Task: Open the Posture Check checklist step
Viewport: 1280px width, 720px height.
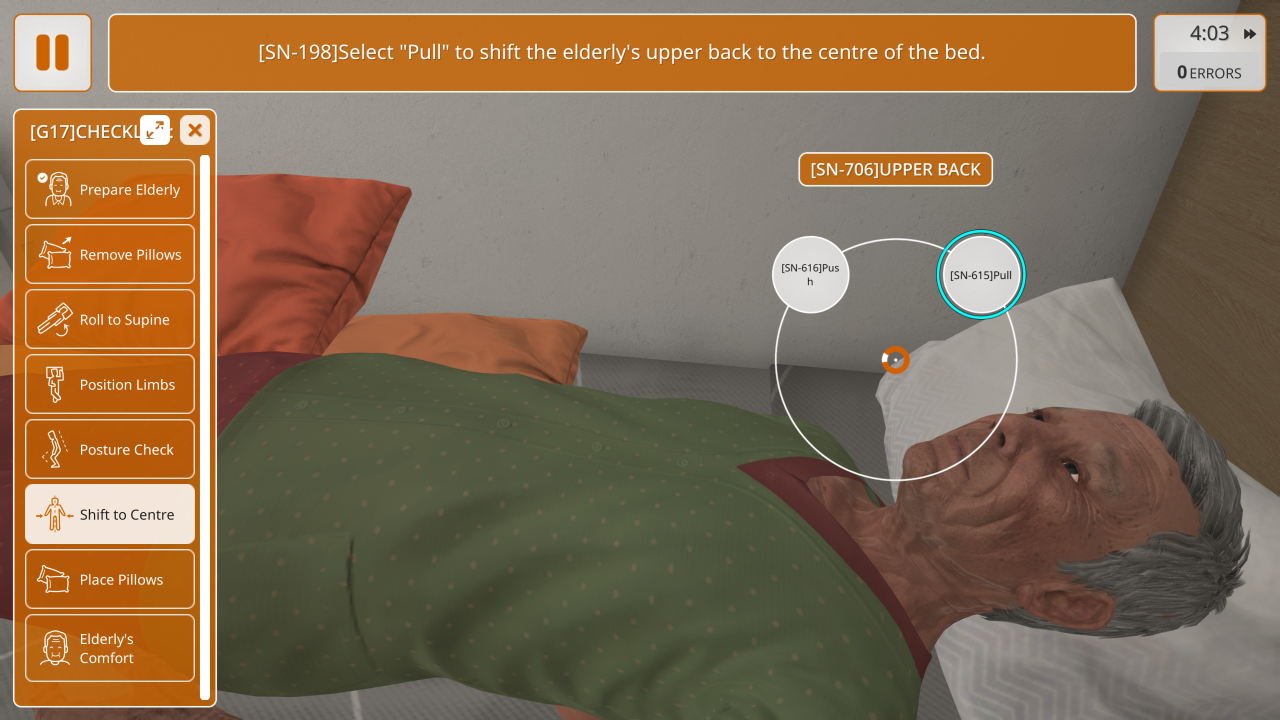Action: pos(110,449)
